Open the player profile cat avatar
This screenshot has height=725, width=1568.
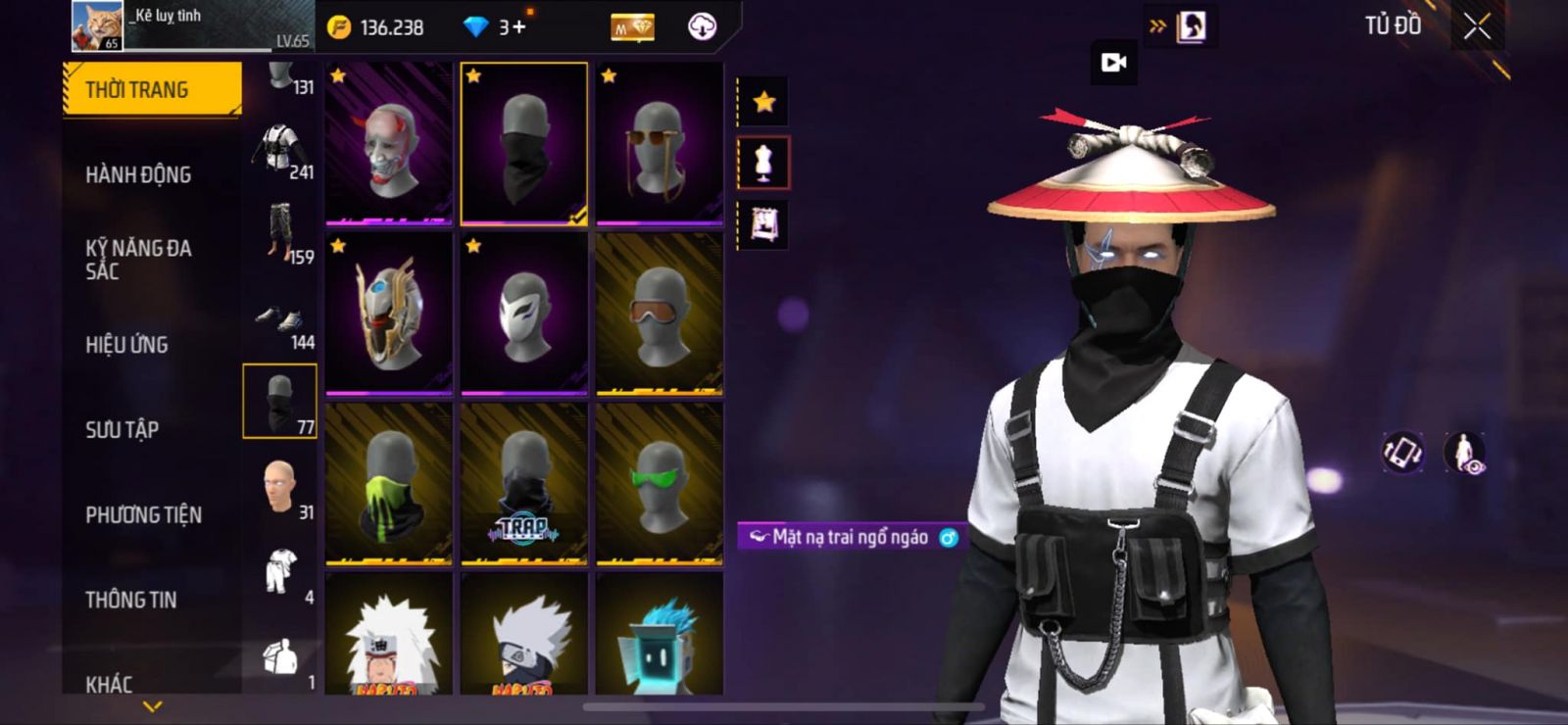pyautogui.click(x=97, y=25)
